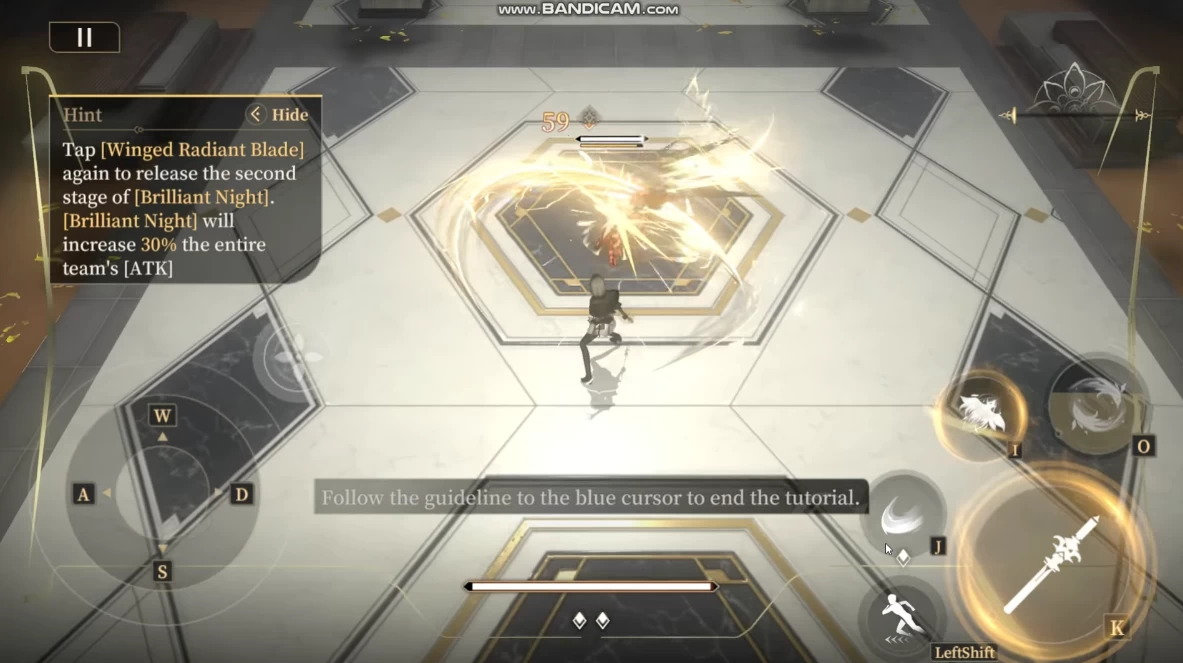The height and width of the screenshot is (663, 1183).
Task: Pause the game with the pause button
Action: point(84,37)
